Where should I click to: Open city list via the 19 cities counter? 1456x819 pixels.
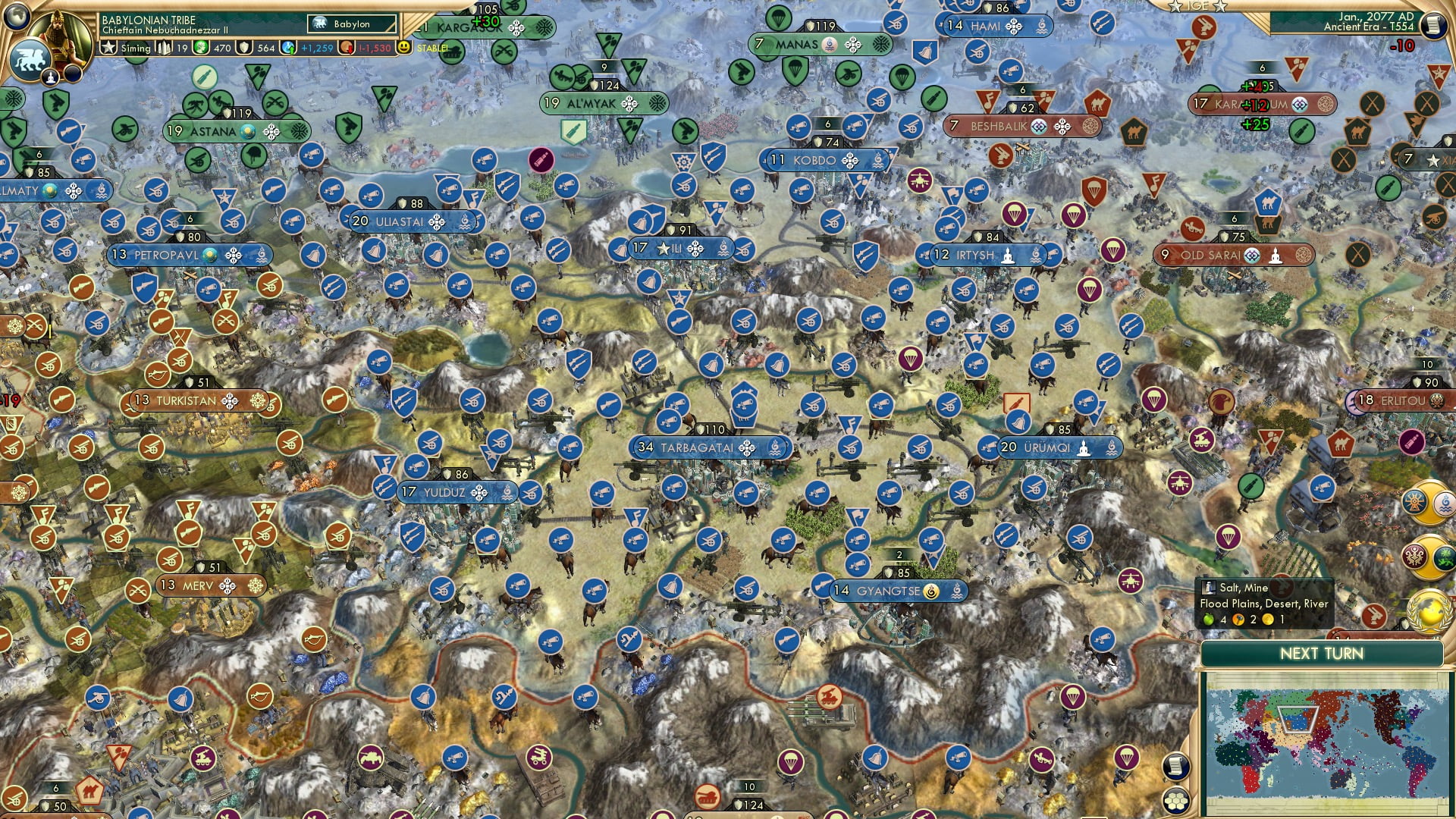[x=165, y=48]
